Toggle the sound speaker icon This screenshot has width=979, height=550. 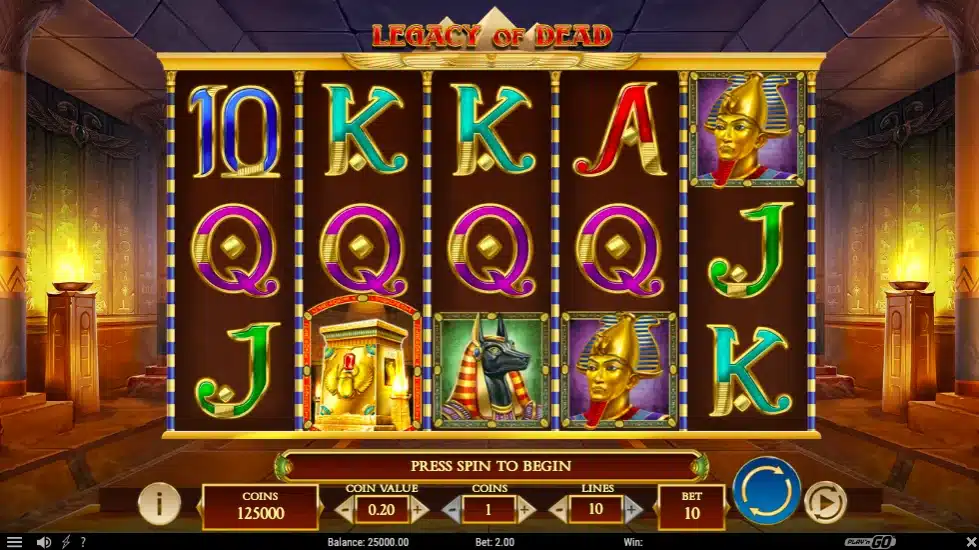(43, 542)
